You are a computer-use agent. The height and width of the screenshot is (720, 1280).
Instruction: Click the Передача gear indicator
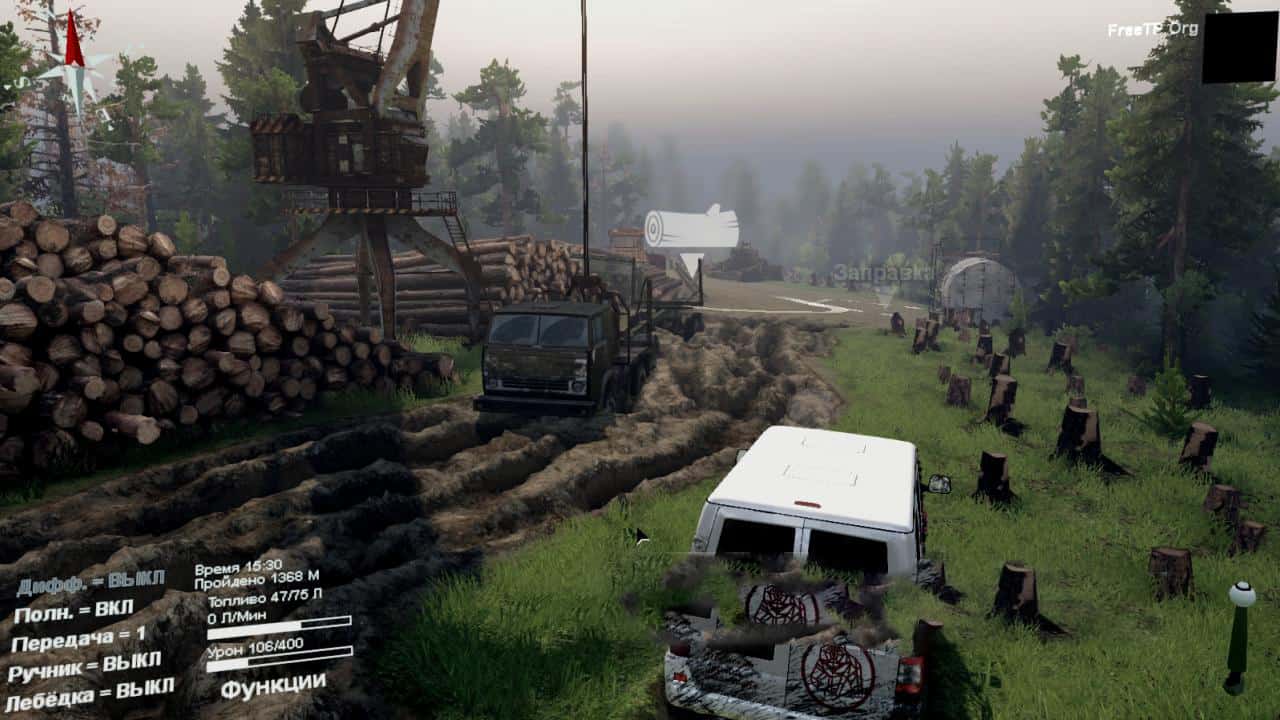coord(78,636)
